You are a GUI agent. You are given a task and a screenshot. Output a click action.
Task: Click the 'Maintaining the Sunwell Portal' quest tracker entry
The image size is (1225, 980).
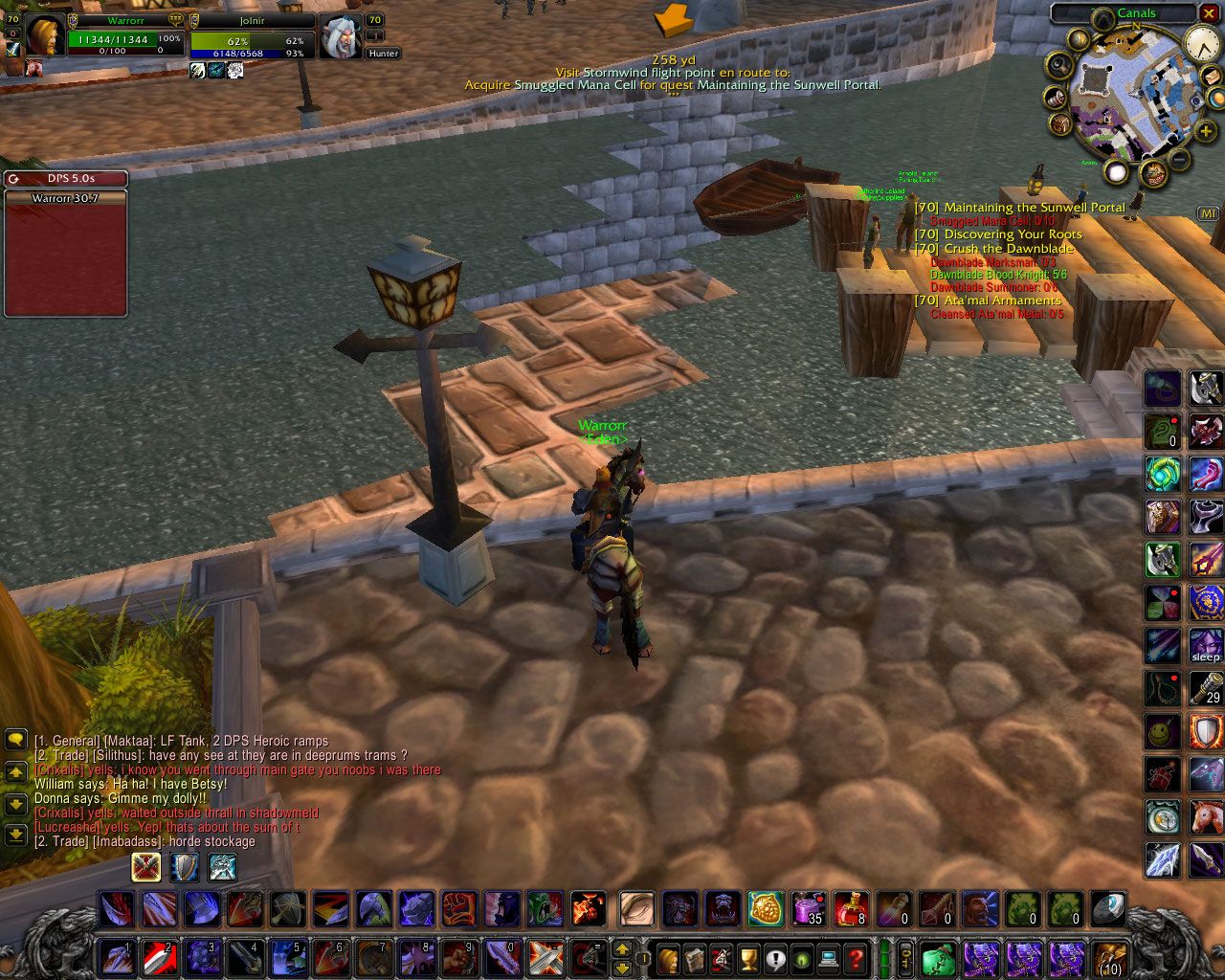pos(1034,208)
